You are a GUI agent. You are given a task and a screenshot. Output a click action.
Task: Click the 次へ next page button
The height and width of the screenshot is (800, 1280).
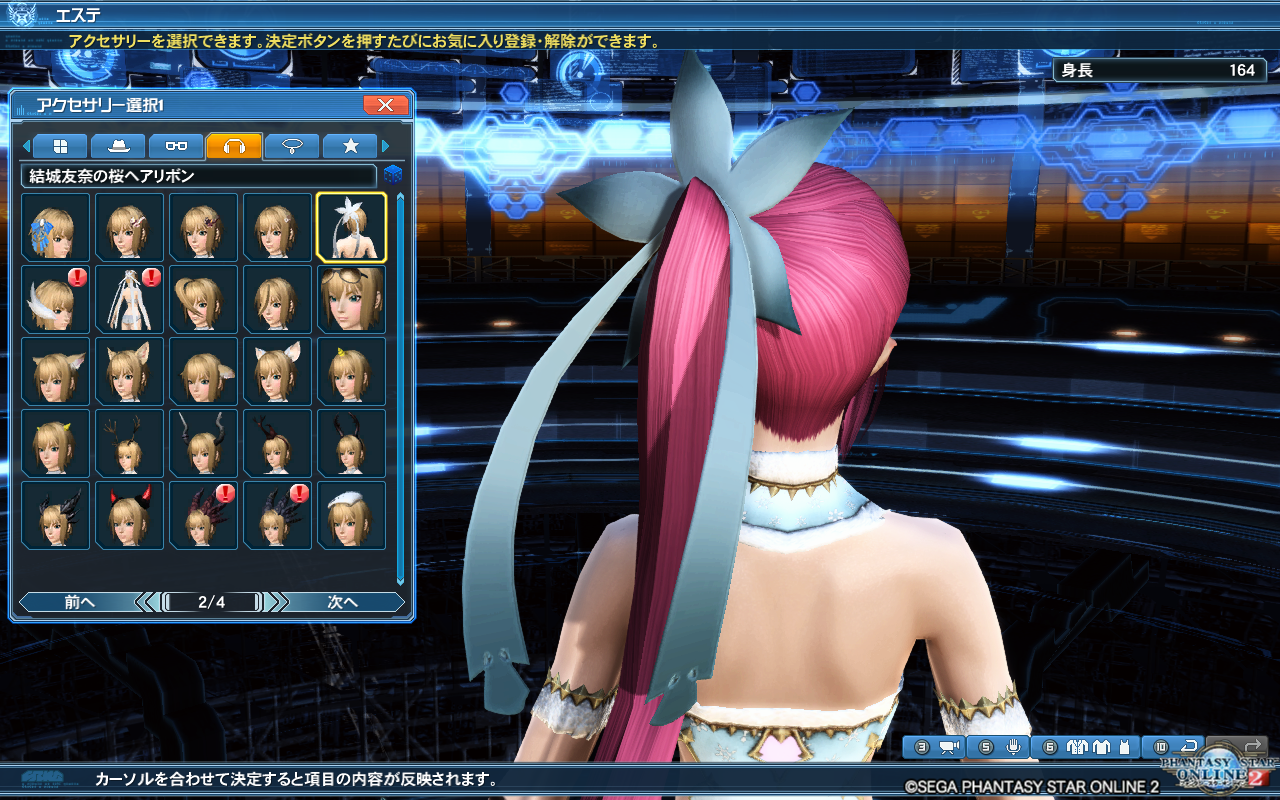345,602
